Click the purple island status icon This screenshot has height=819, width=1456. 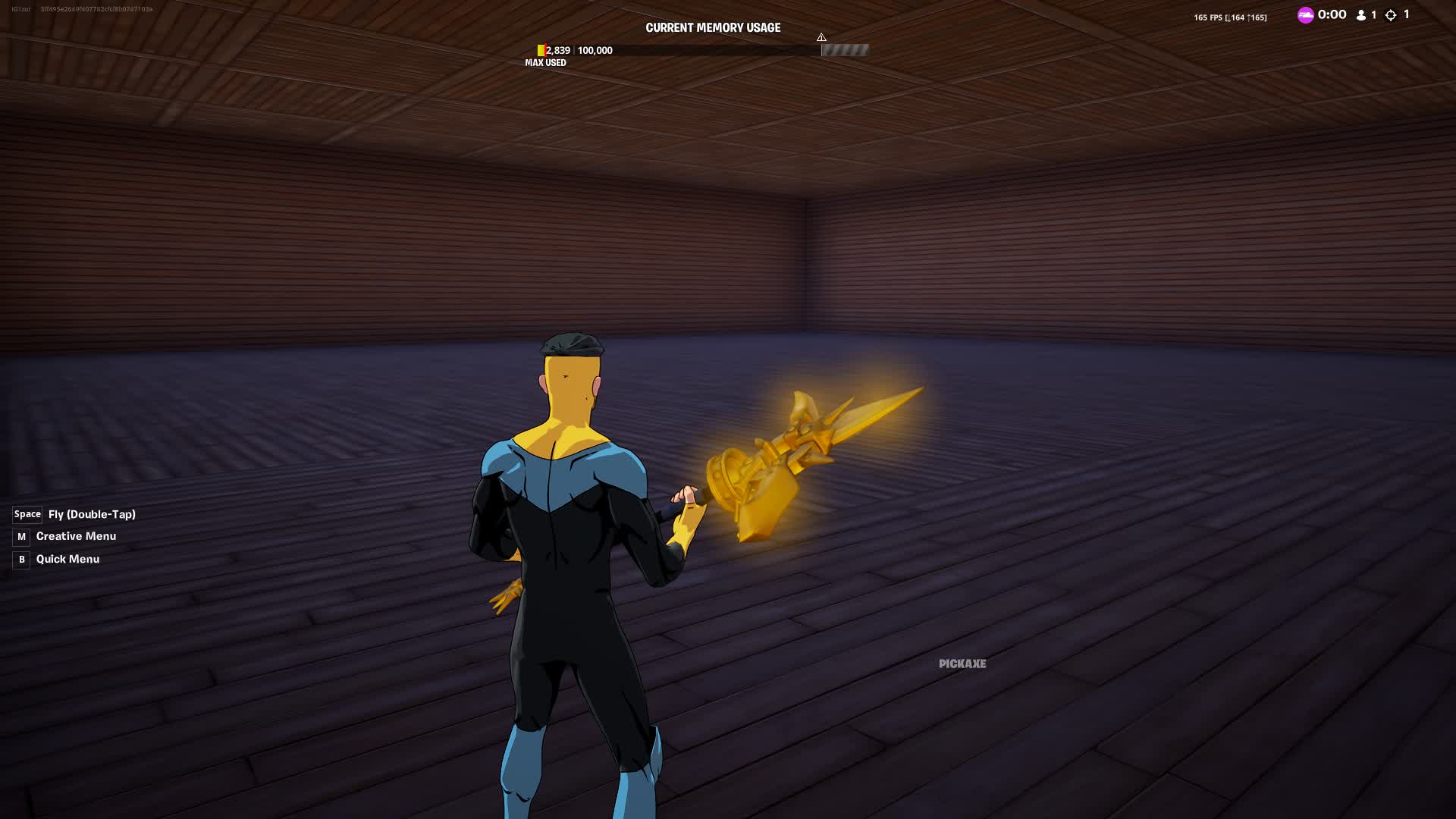1306,14
